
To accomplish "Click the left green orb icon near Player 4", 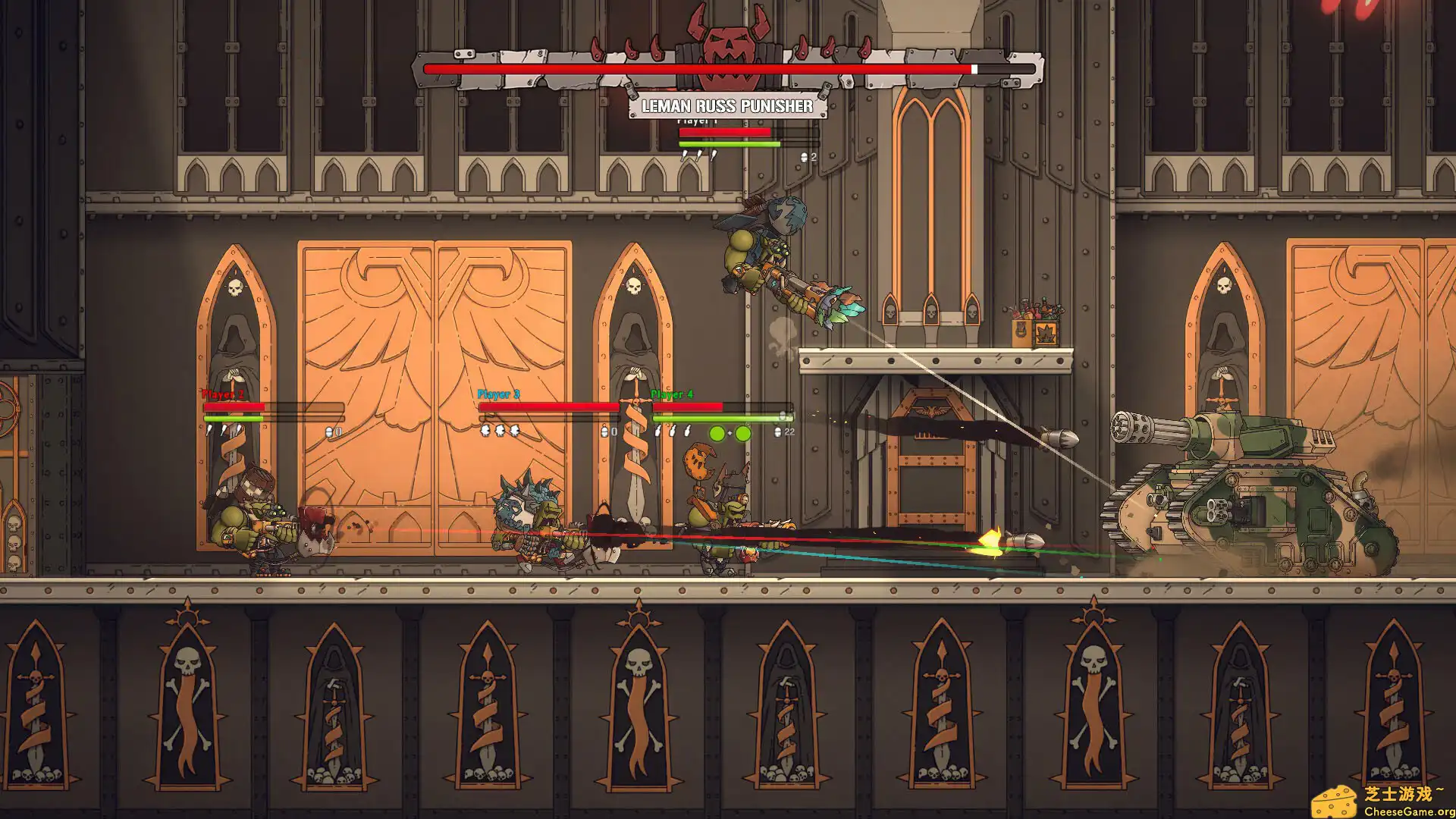I will (x=717, y=432).
